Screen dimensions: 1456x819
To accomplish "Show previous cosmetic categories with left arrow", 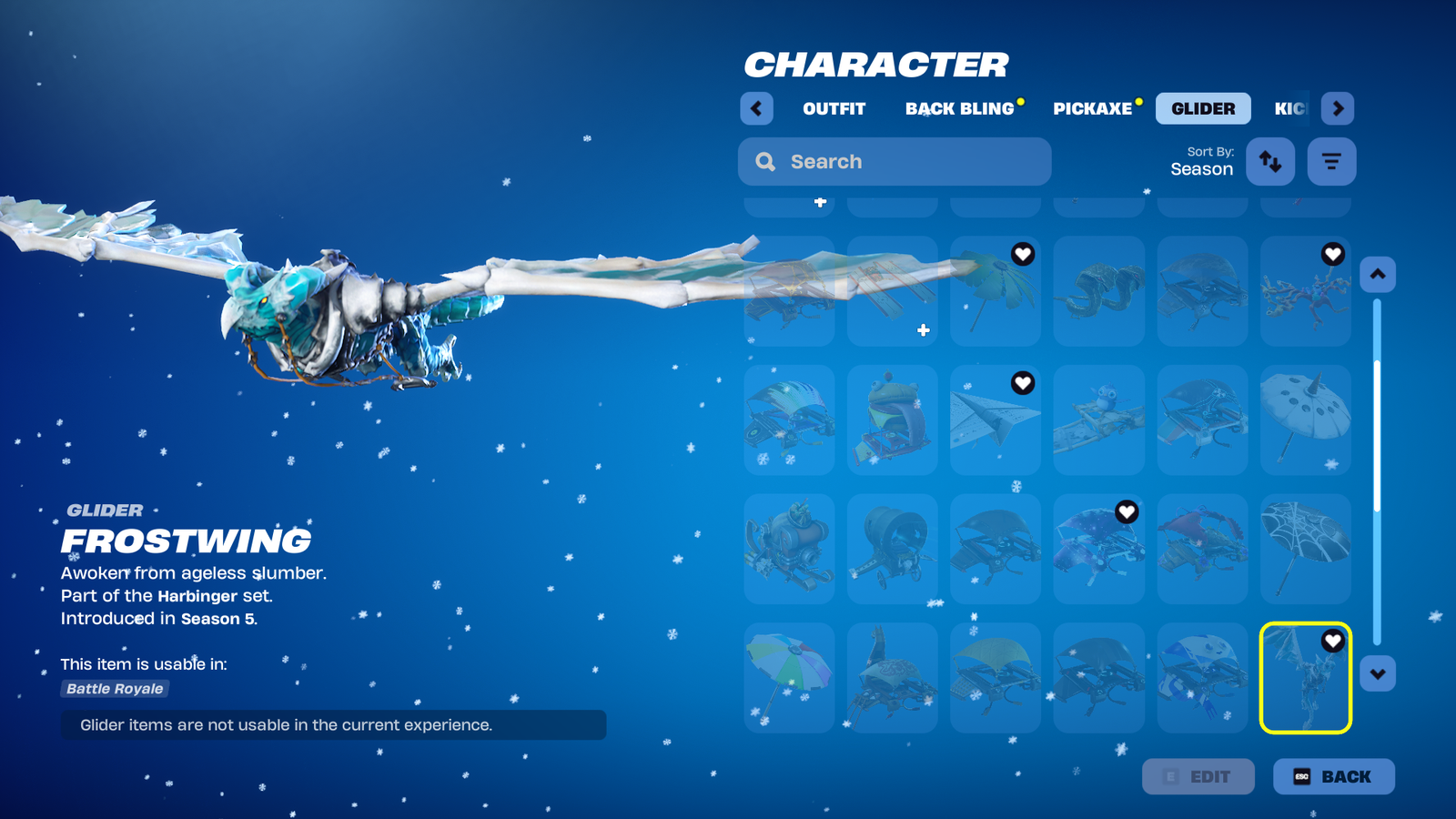I will 756,108.
